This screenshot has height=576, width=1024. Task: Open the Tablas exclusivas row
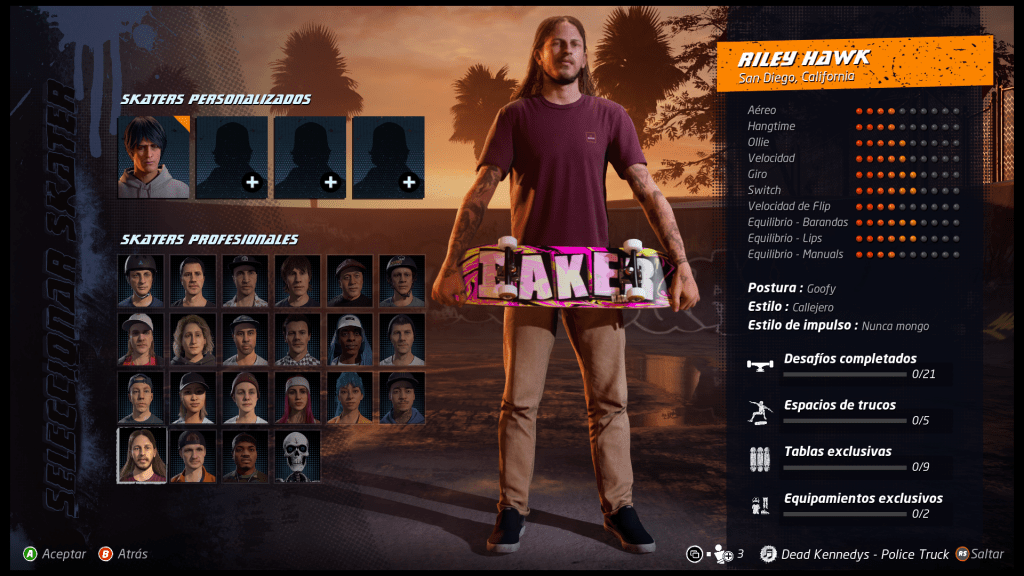coord(848,458)
